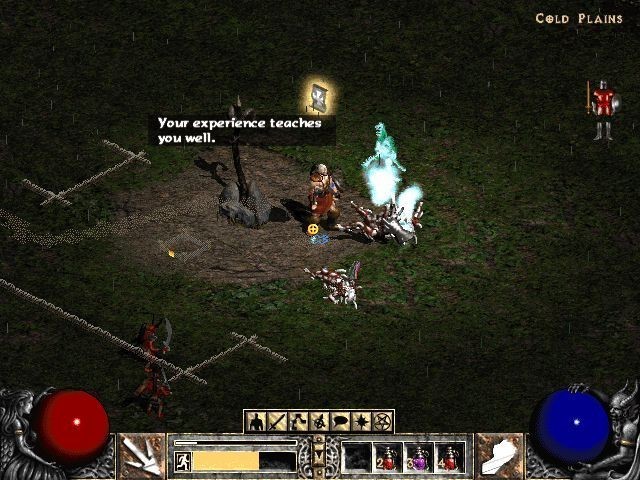Show the skill tree from the mini panel
The height and width of the screenshot is (480, 640).
(297, 422)
